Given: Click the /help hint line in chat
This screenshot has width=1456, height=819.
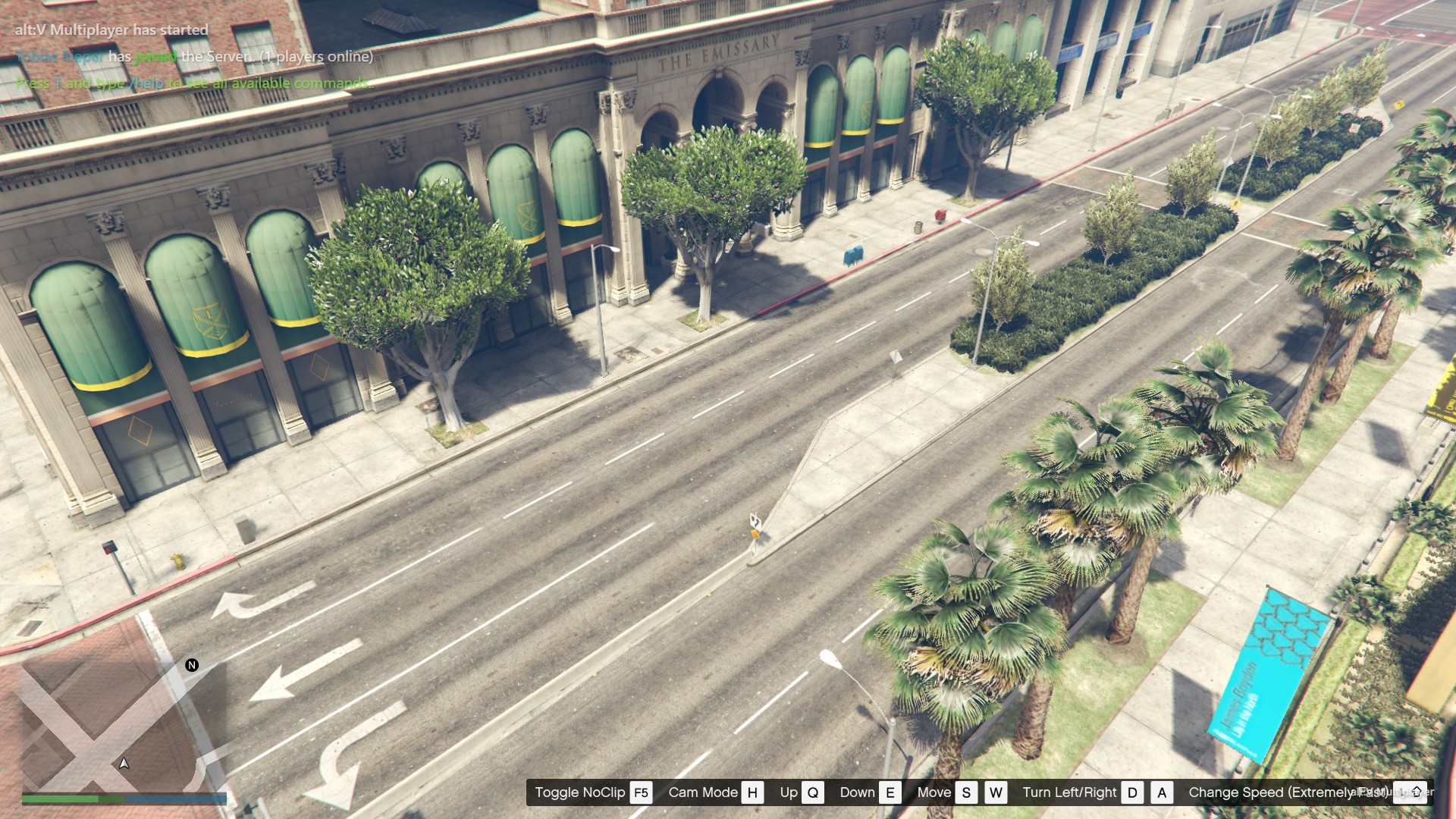Looking at the screenshot, I should point(193,83).
